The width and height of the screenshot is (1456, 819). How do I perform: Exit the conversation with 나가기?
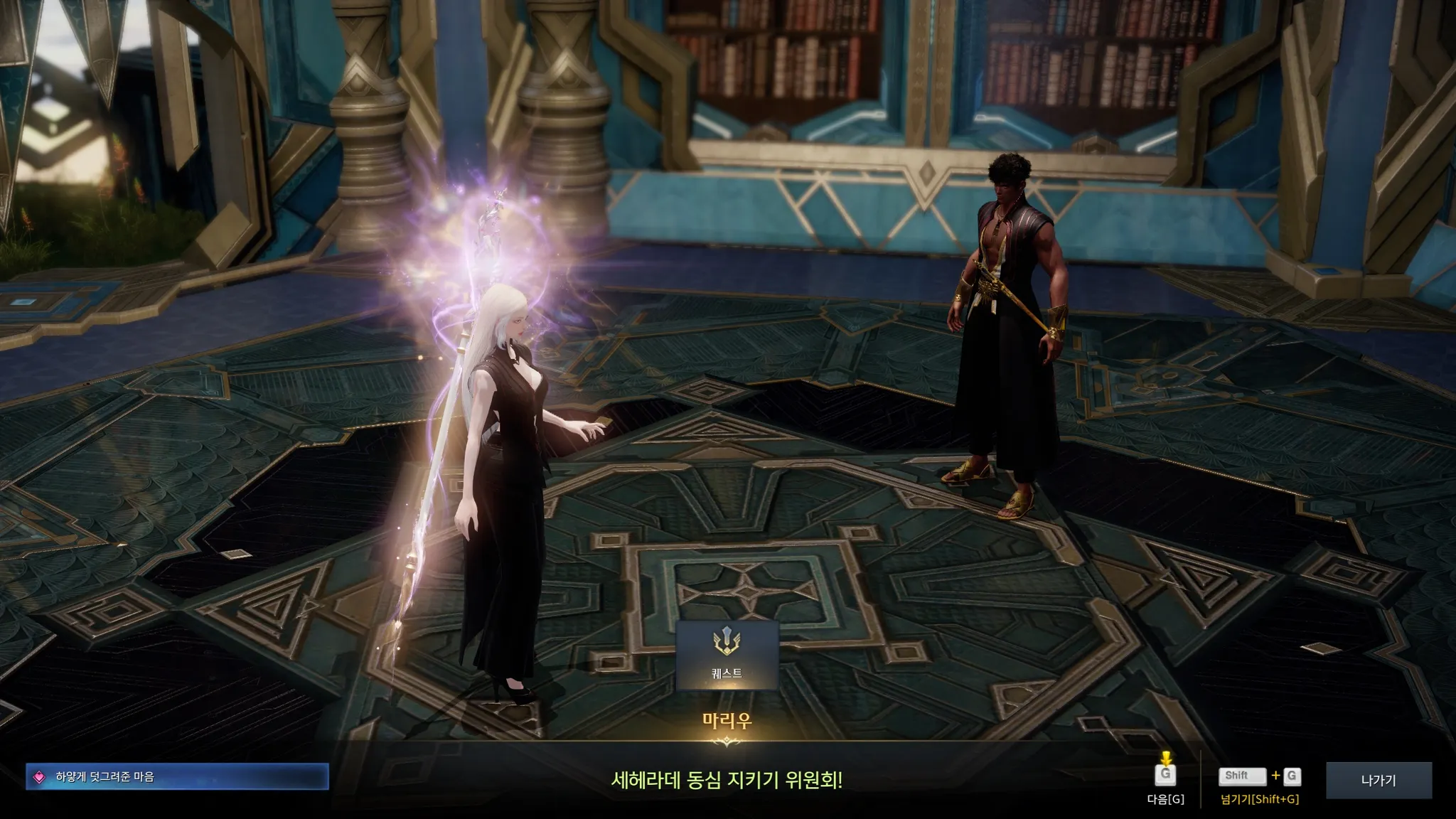pyautogui.click(x=1378, y=780)
